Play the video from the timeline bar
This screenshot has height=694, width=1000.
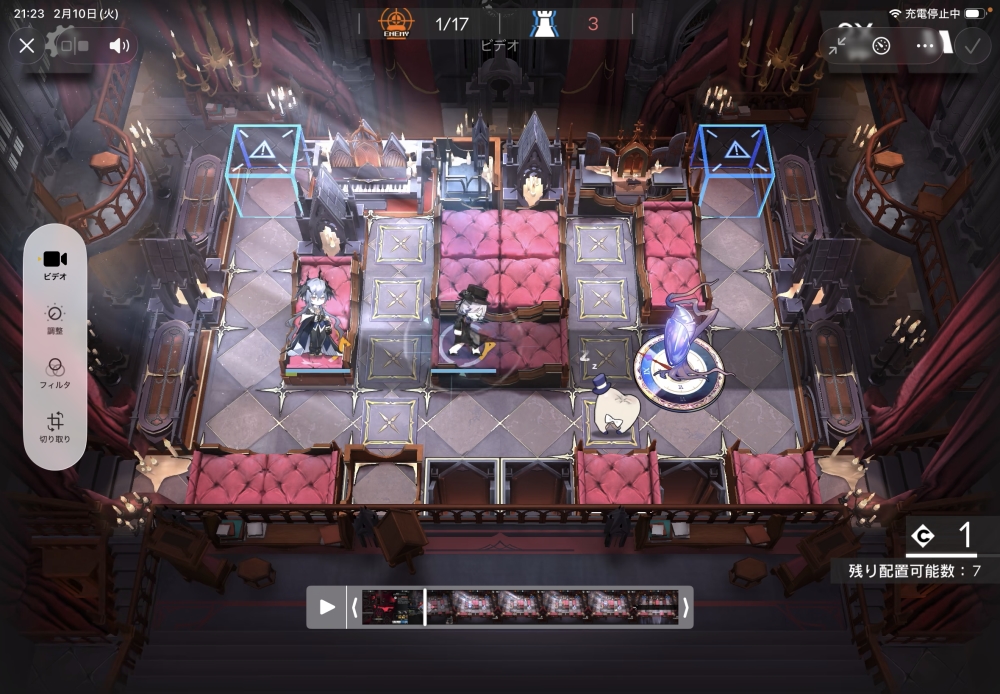pos(327,607)
